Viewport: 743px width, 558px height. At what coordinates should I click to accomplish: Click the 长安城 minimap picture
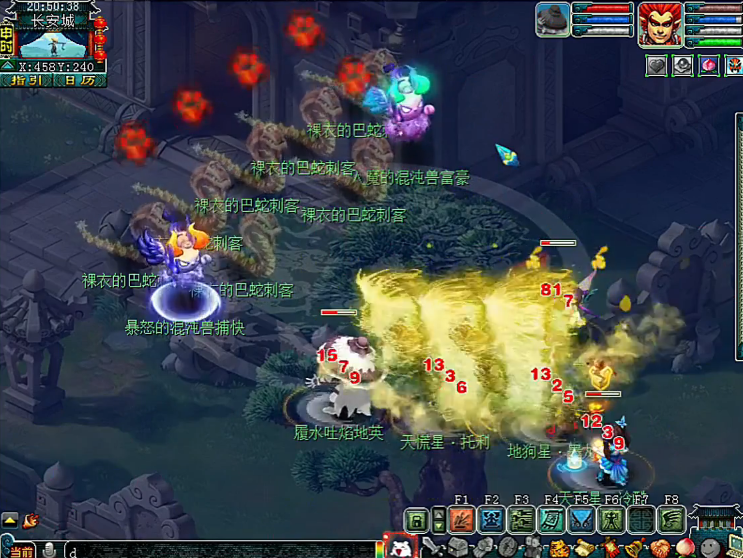pyautogui.click(x=54, y=45)
